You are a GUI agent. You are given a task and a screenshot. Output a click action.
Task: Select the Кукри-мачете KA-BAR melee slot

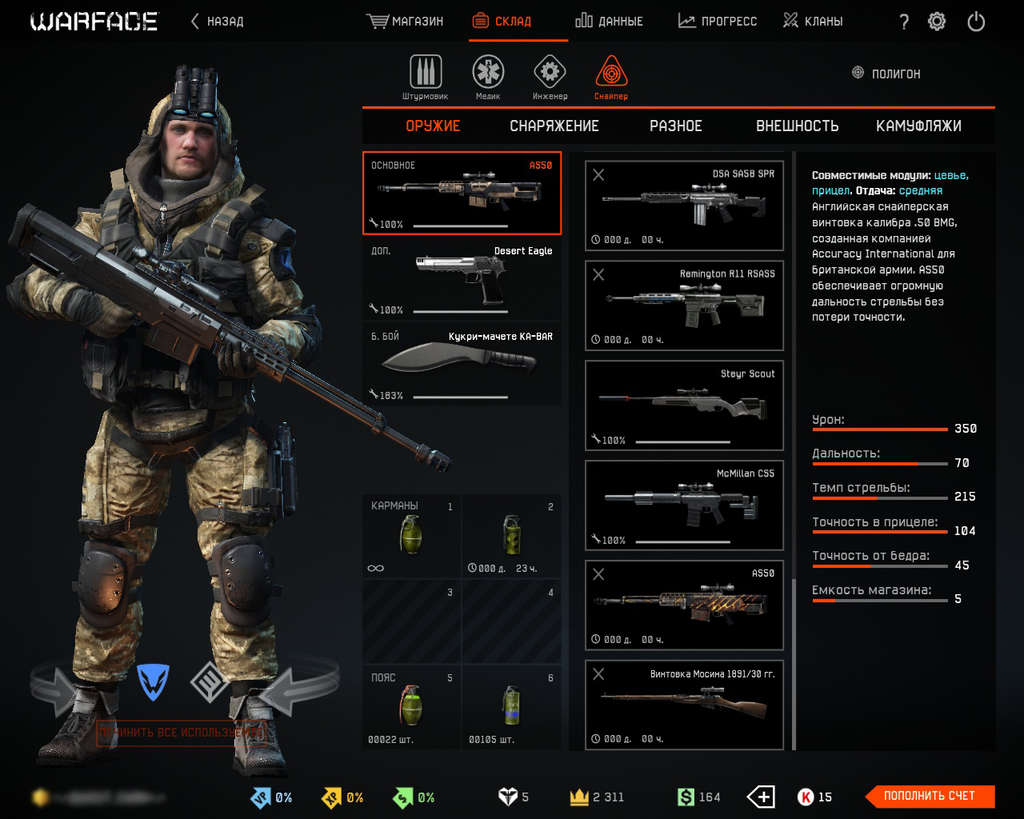coord(462,365)
